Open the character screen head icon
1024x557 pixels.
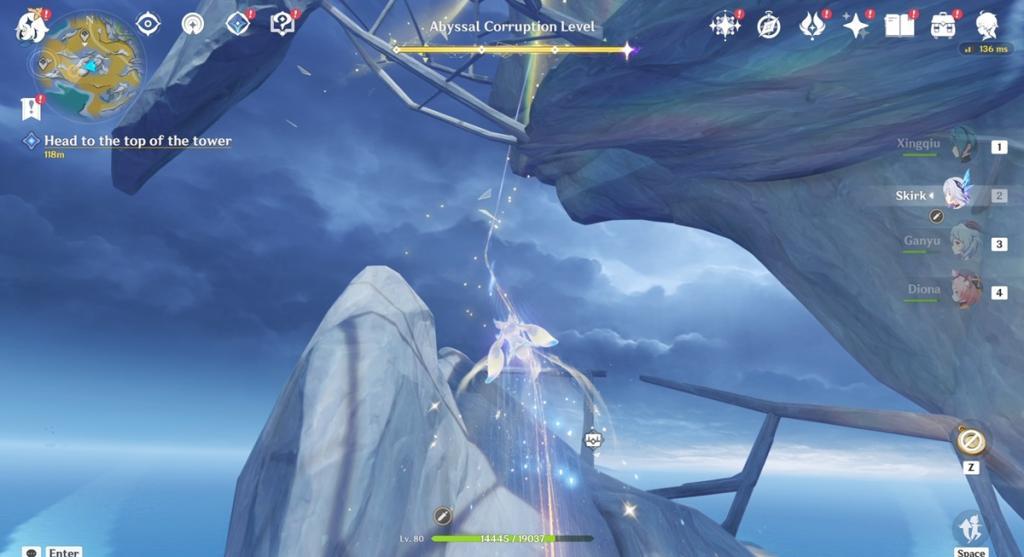pos(988,26)
